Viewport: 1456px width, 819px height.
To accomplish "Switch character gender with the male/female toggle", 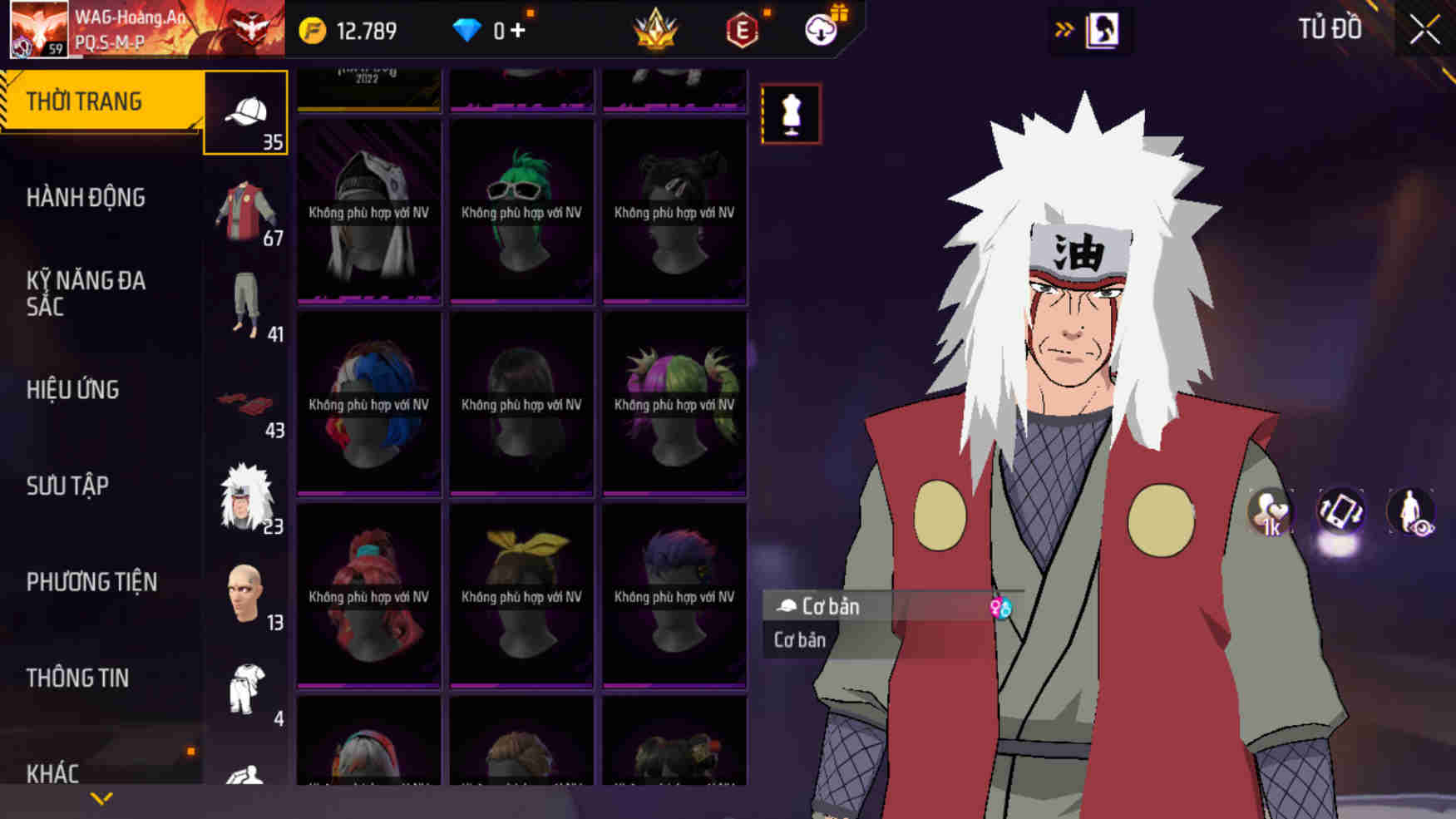I will click(x=999, y=609).
